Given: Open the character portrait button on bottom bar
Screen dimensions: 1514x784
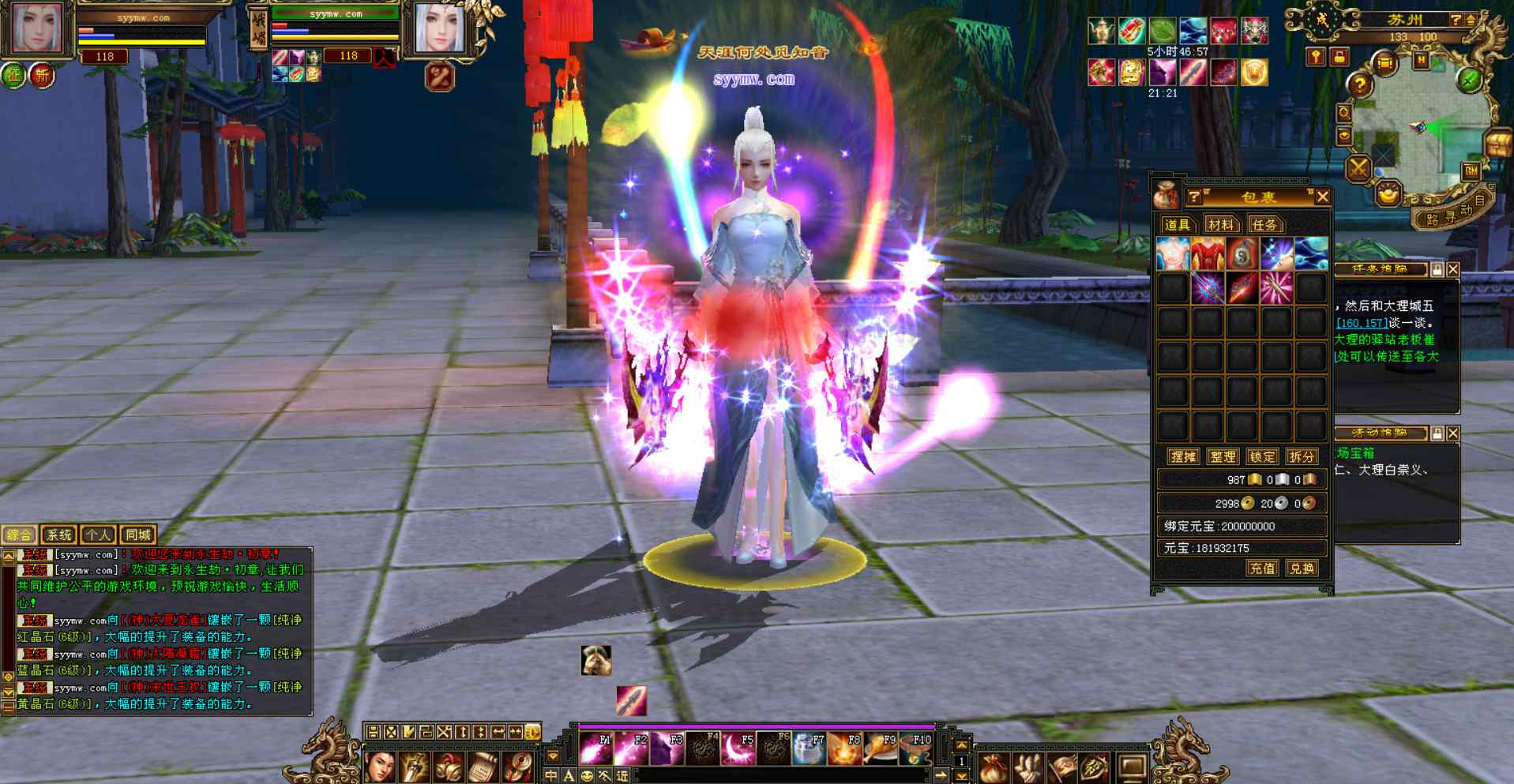Looking at the screenshot, I should coord(381,767).
